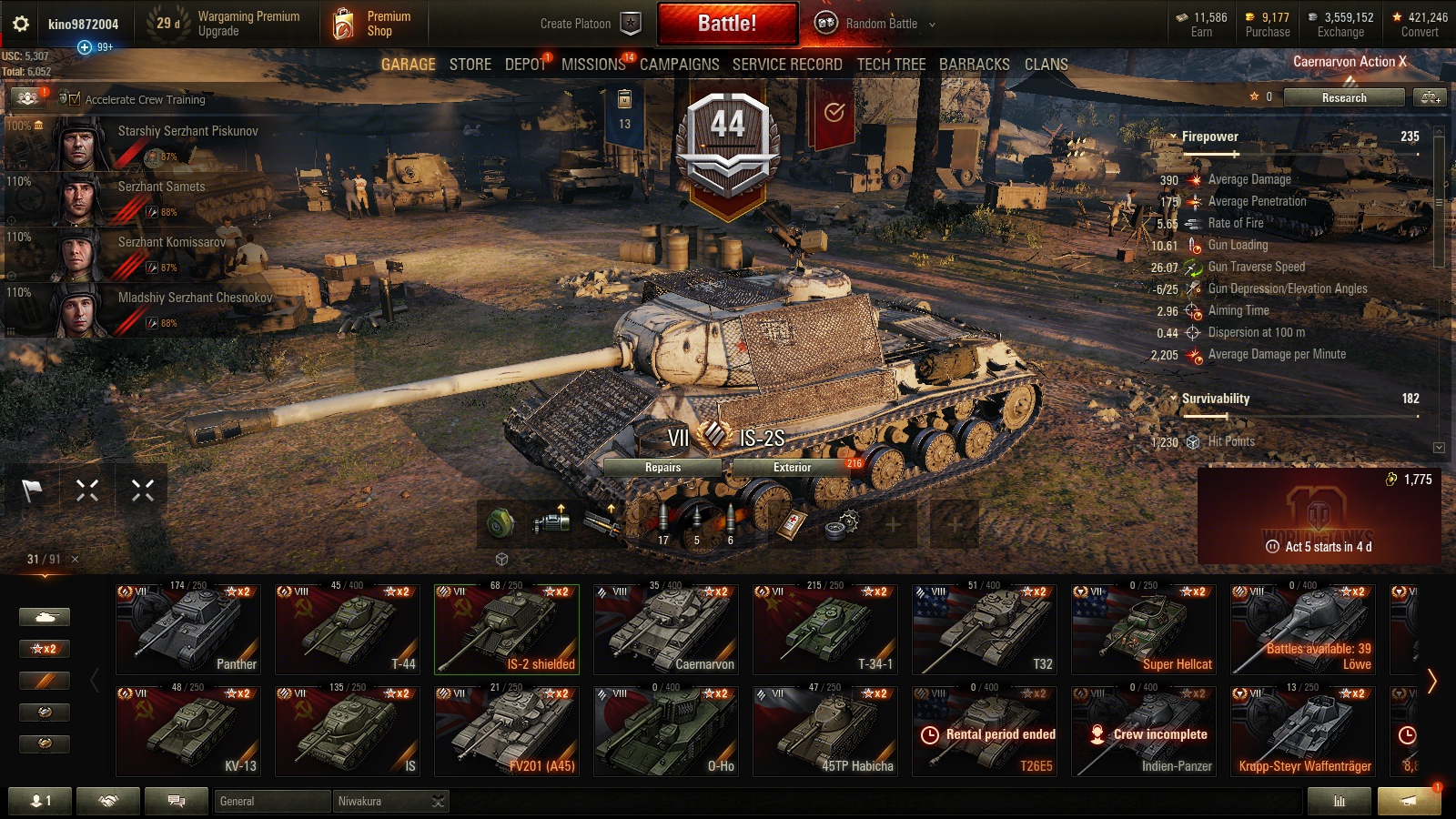This screenshot has width=1456, height=819.
Task: Switch to the Tech Tree tab
Action: point(891,65)
